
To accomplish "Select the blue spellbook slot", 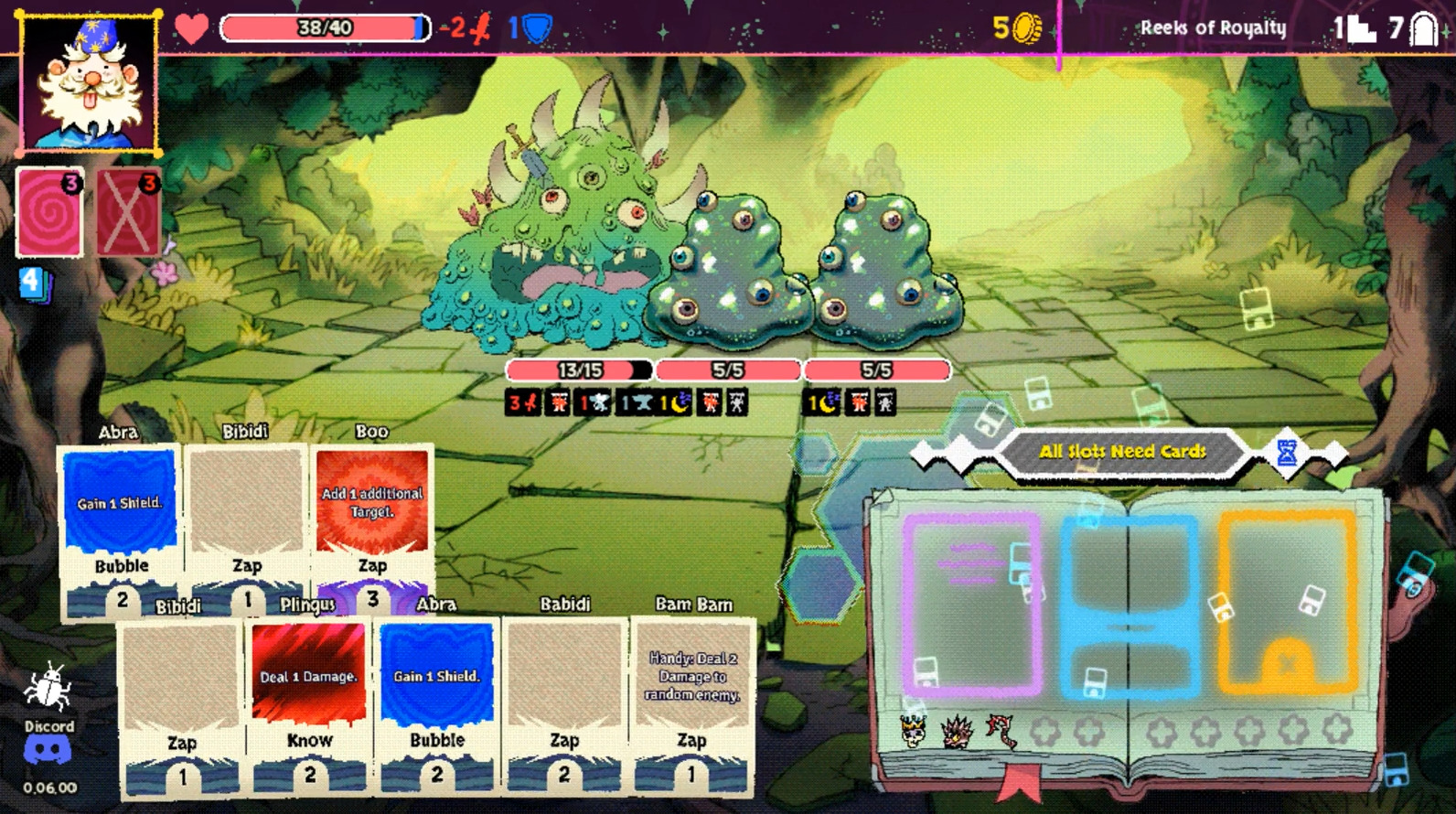I will pos(1129,604).
